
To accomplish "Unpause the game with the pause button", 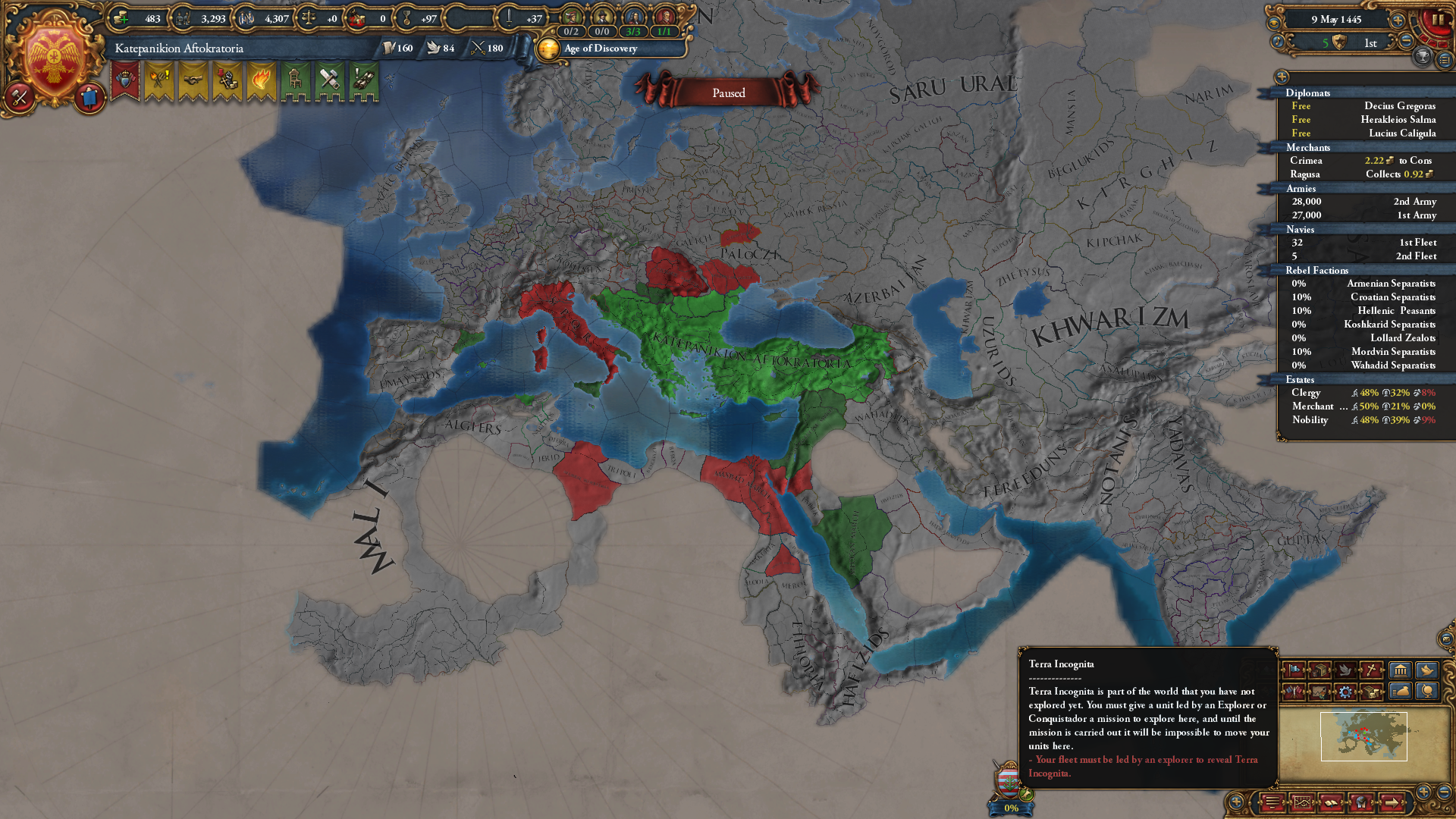I will (1439, 20).
